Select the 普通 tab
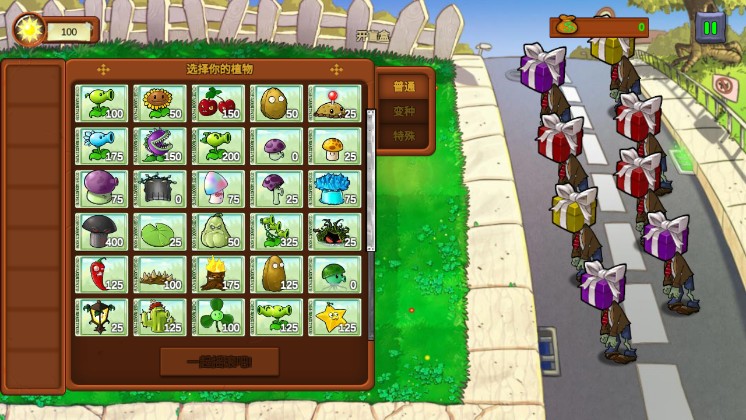The image size is (746, 420). point(403,87)
